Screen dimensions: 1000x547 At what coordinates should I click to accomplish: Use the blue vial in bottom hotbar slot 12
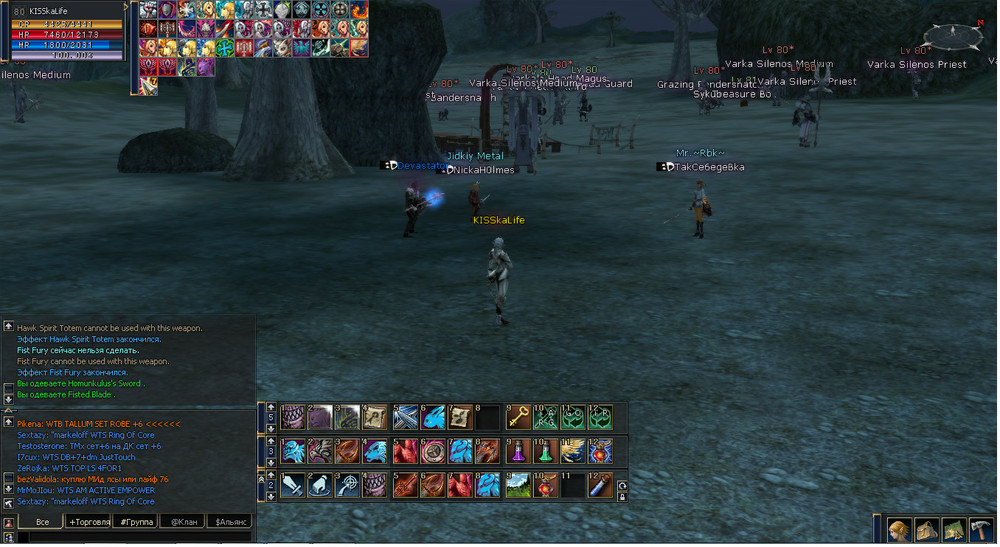[x=600, y=485]
